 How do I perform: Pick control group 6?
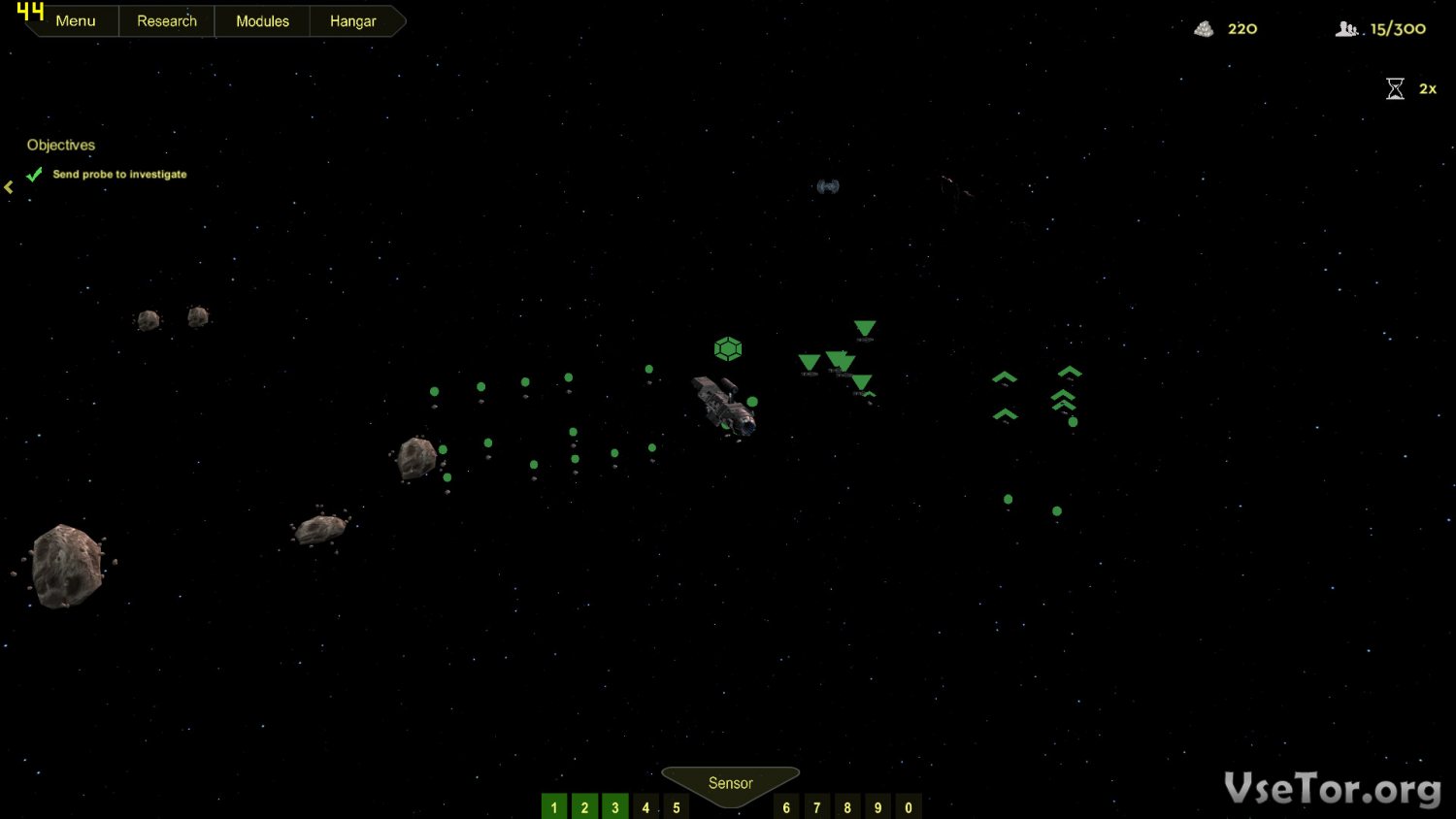[786, 807]
